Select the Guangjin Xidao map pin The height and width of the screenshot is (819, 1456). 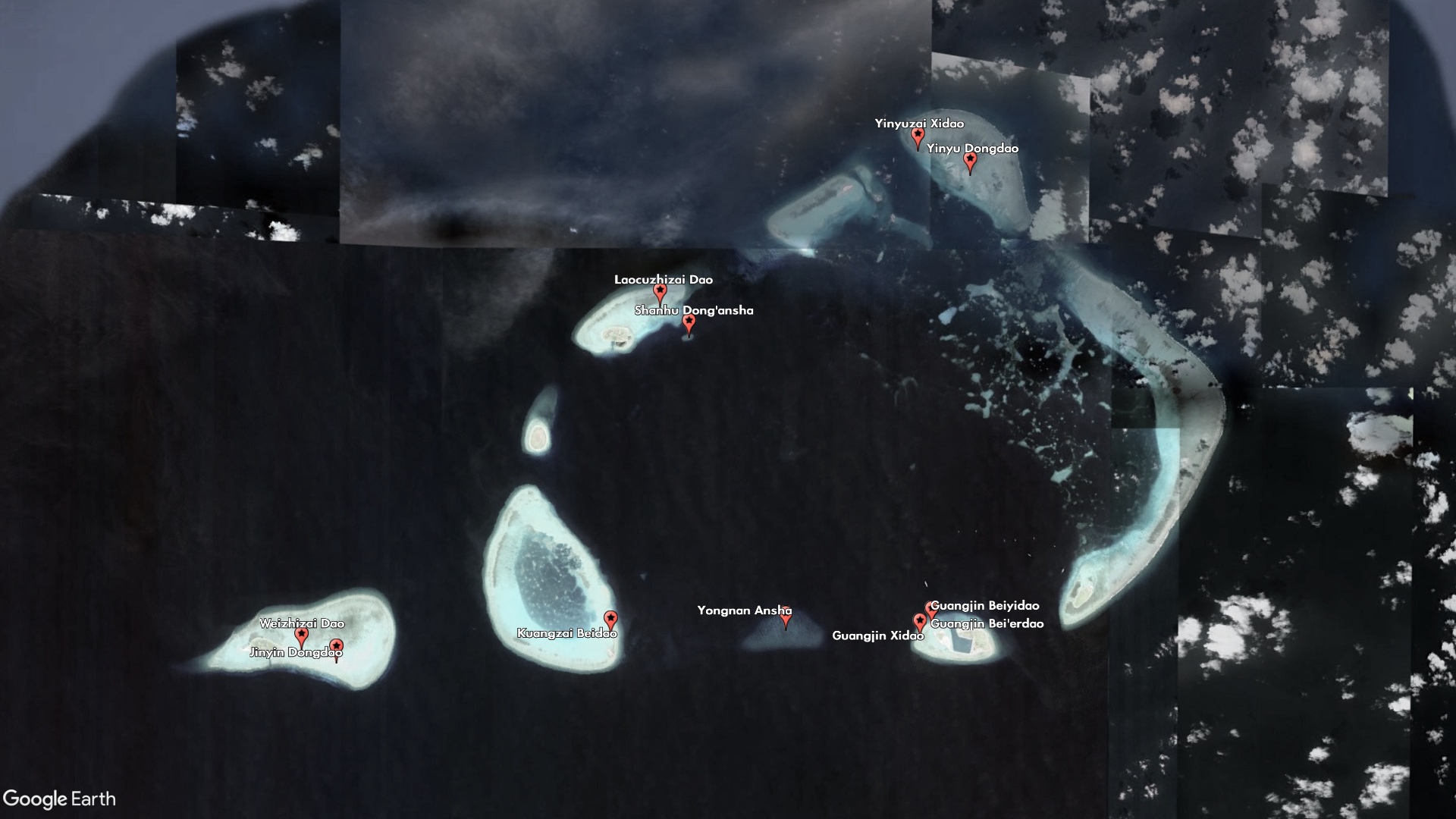coord(920,622)
